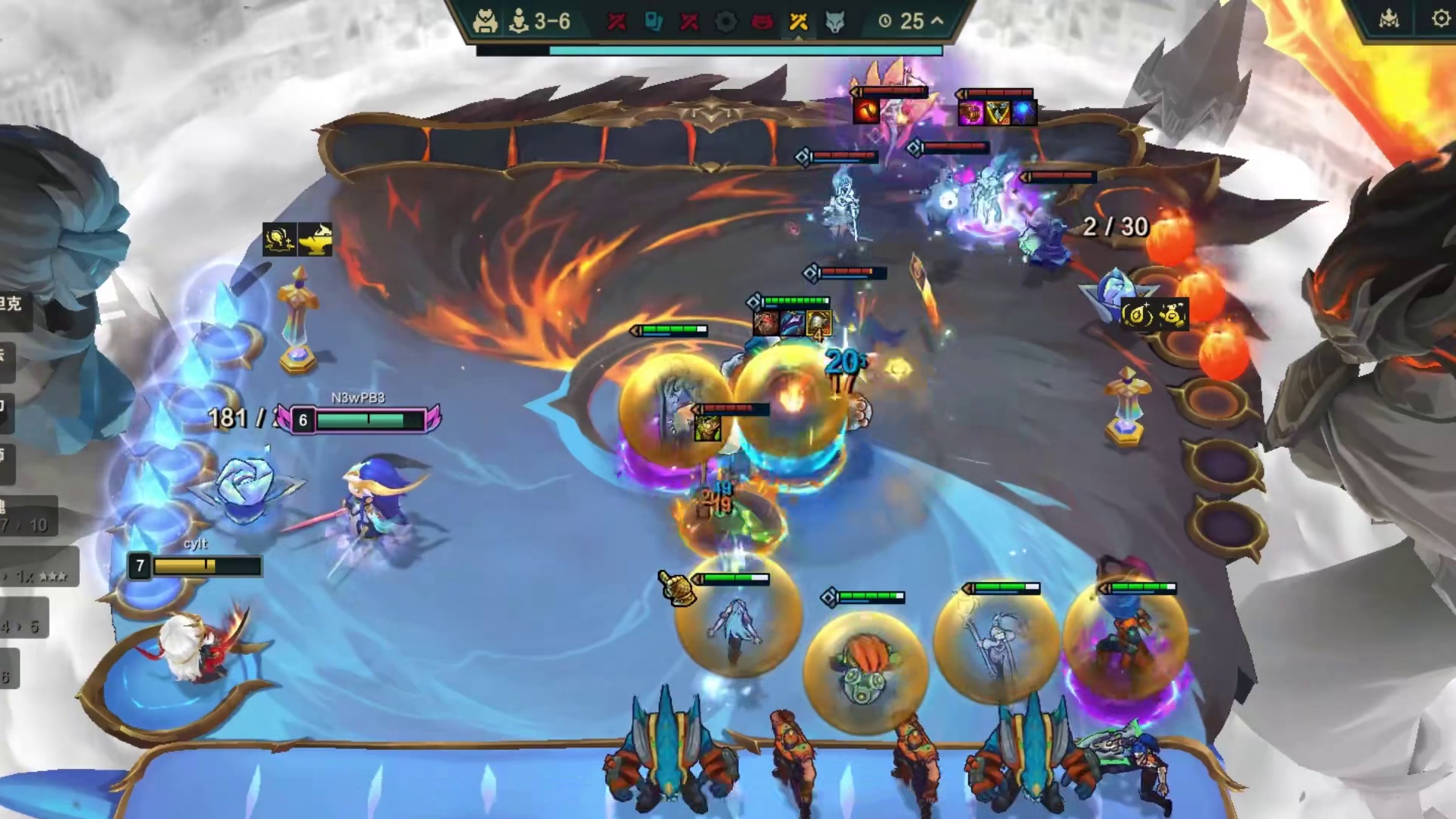Expand the round timer panel arrow
The image size is (1456, 819).
click(x=938, y=21)
